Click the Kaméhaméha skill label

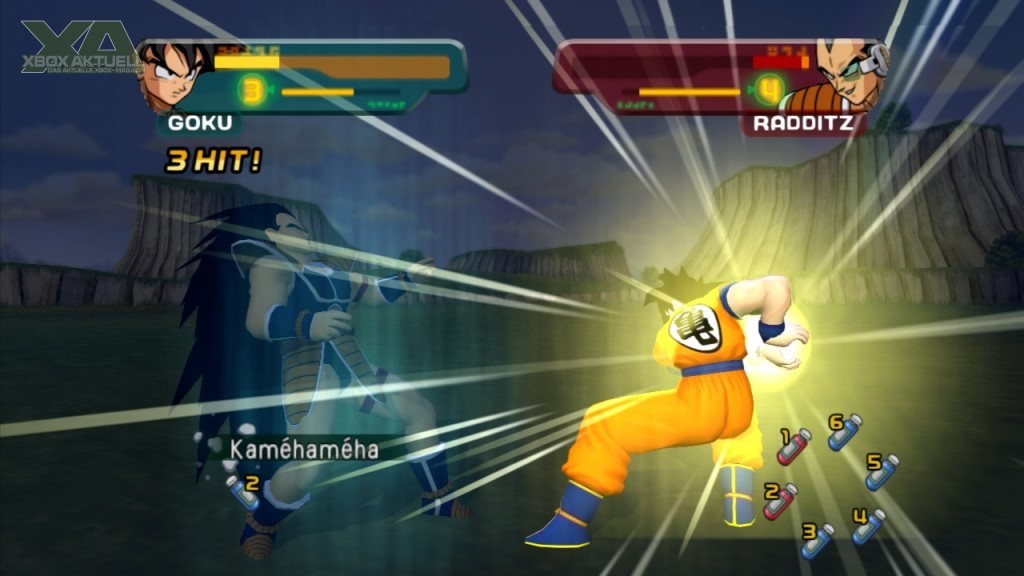point(304,449)
